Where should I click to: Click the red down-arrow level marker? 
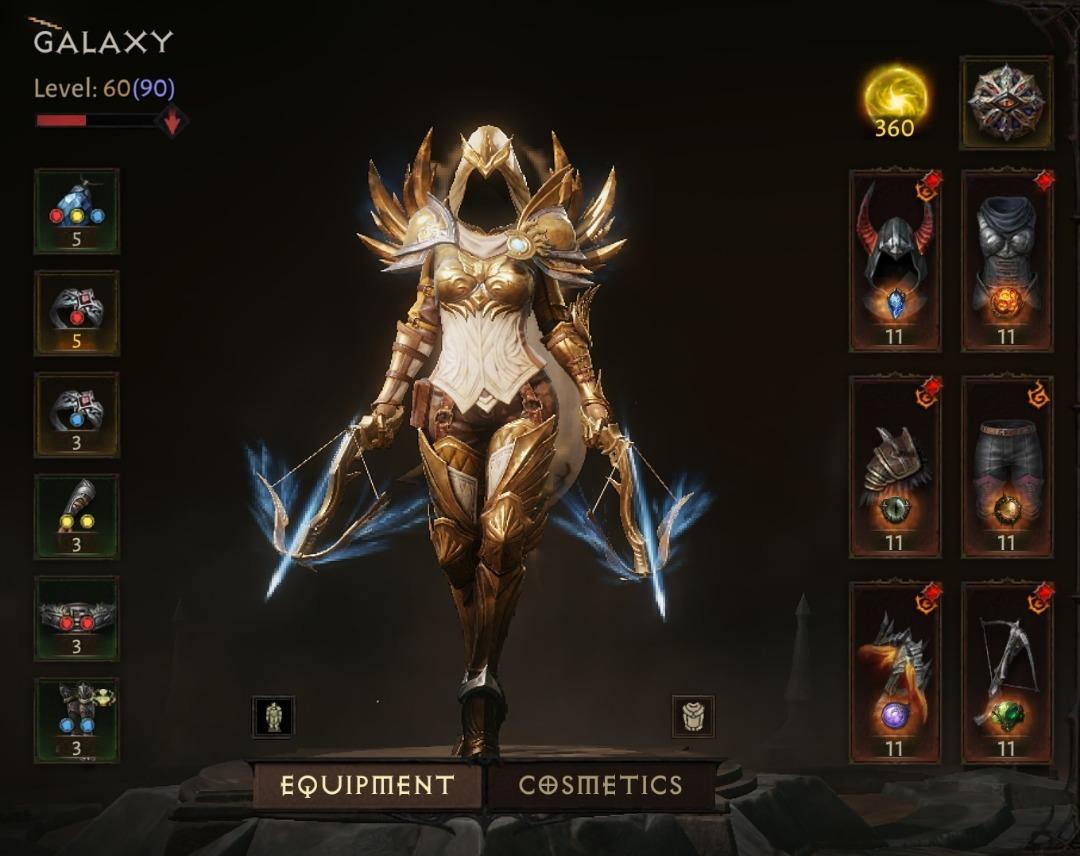172,121
